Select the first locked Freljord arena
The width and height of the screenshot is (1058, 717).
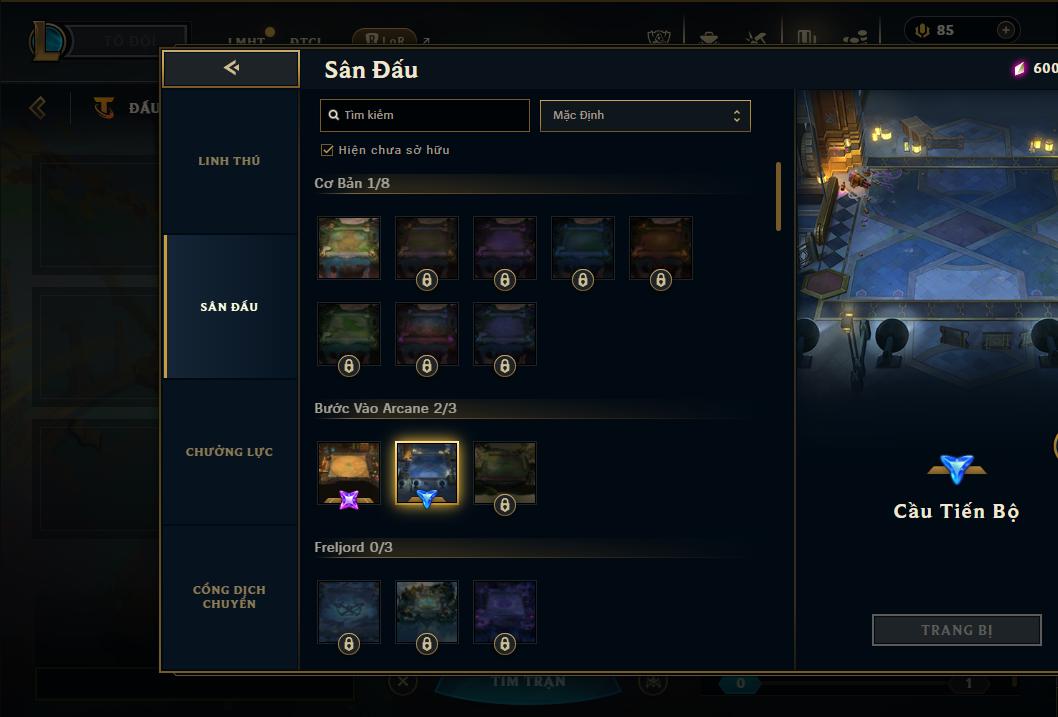(349, 612)
